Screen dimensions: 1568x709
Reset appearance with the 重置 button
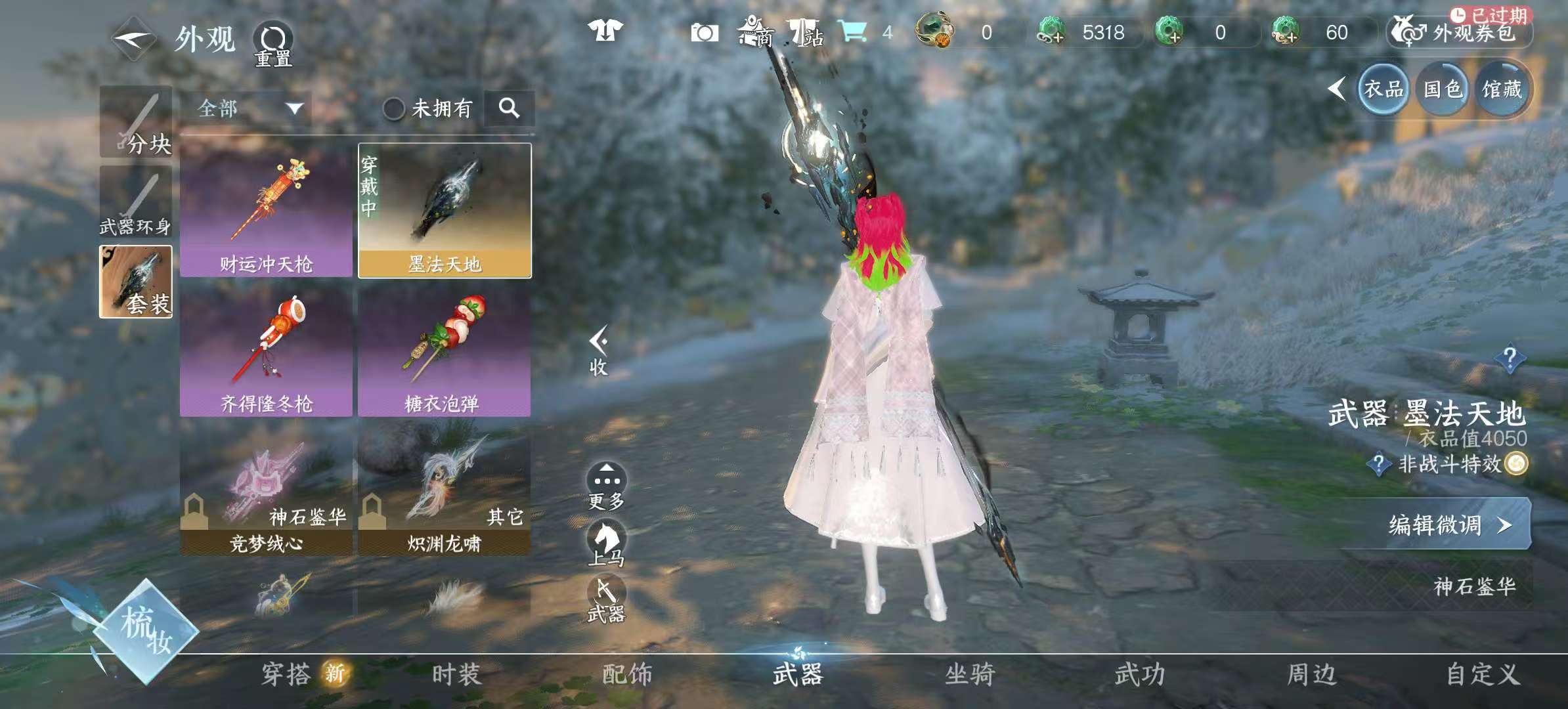click(273, 45)
